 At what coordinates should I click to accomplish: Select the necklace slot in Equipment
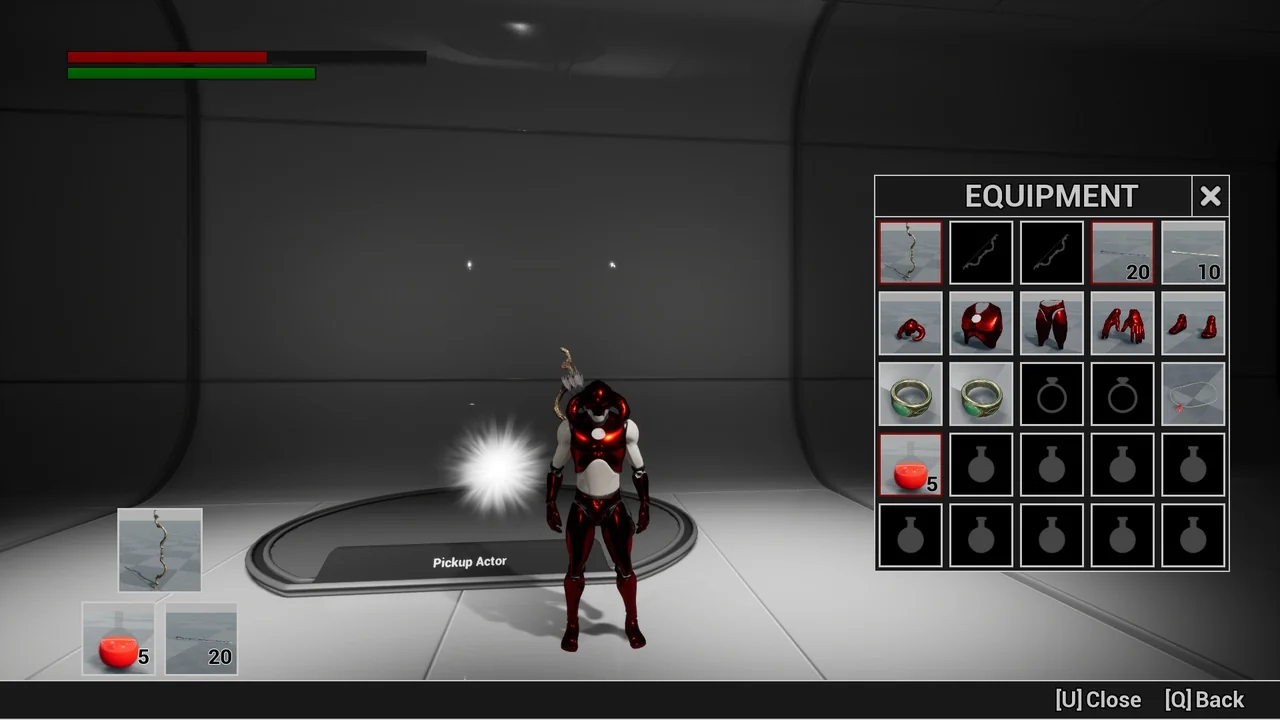click(1193, 394)
